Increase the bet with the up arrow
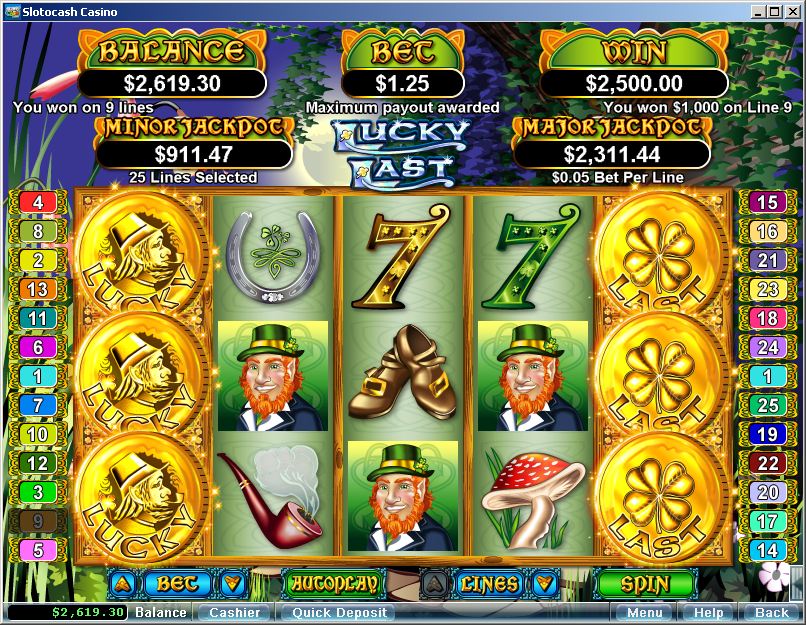This screenshot has height=625, width=806. (121, 583)
